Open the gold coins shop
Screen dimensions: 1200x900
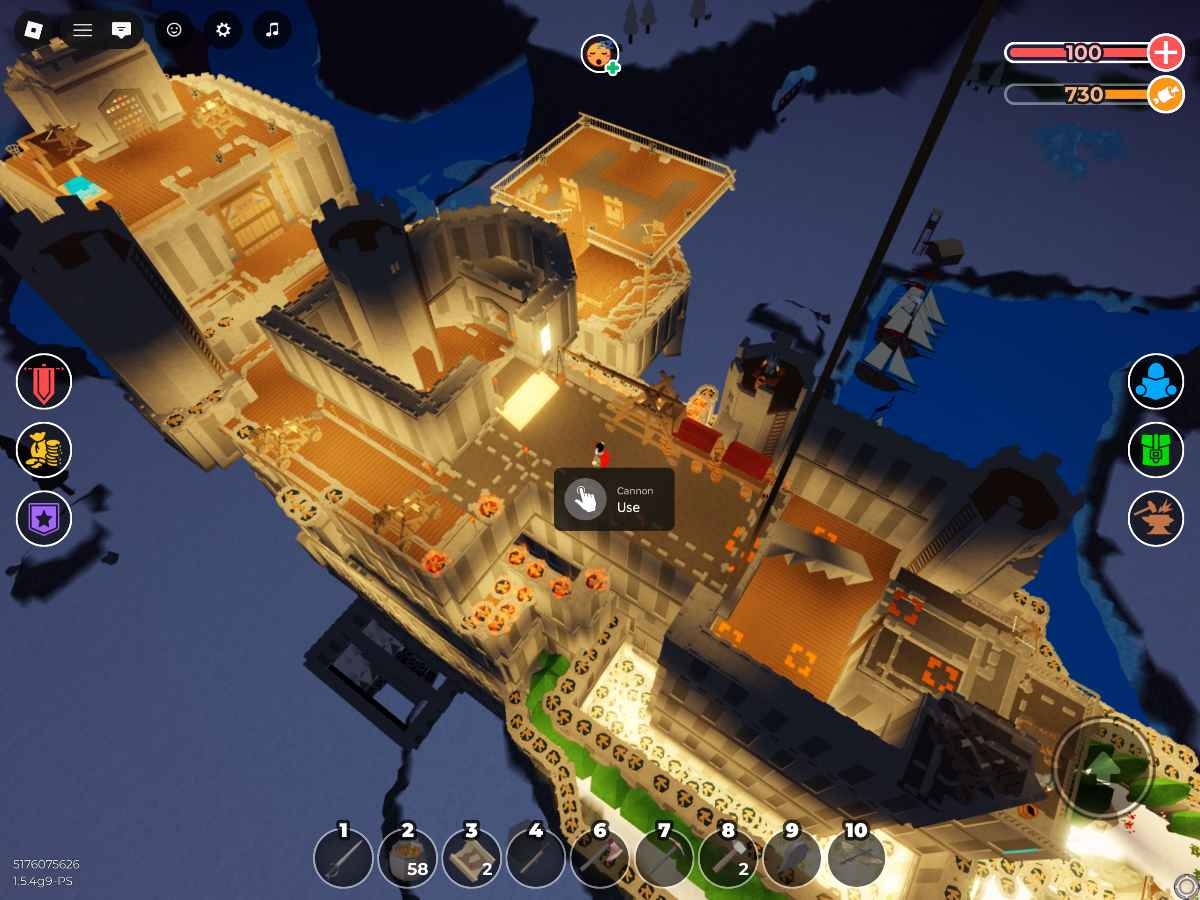pyautogui.click(x=44, y=450)
